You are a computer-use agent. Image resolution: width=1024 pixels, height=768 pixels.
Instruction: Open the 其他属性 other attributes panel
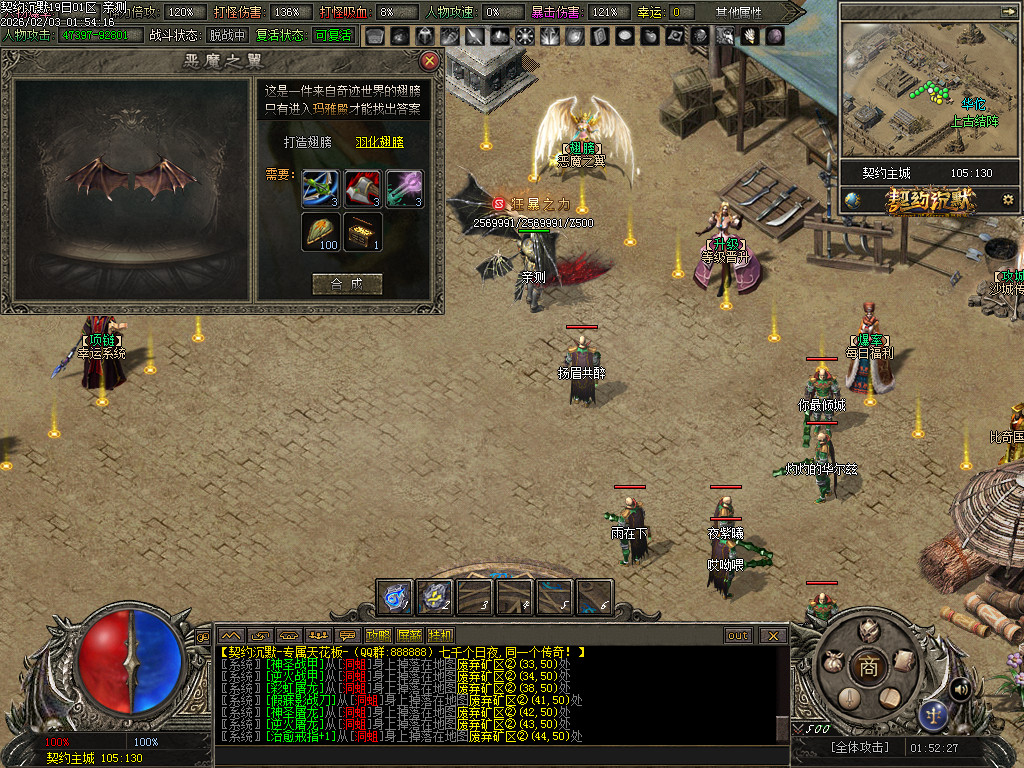[738, 12]
